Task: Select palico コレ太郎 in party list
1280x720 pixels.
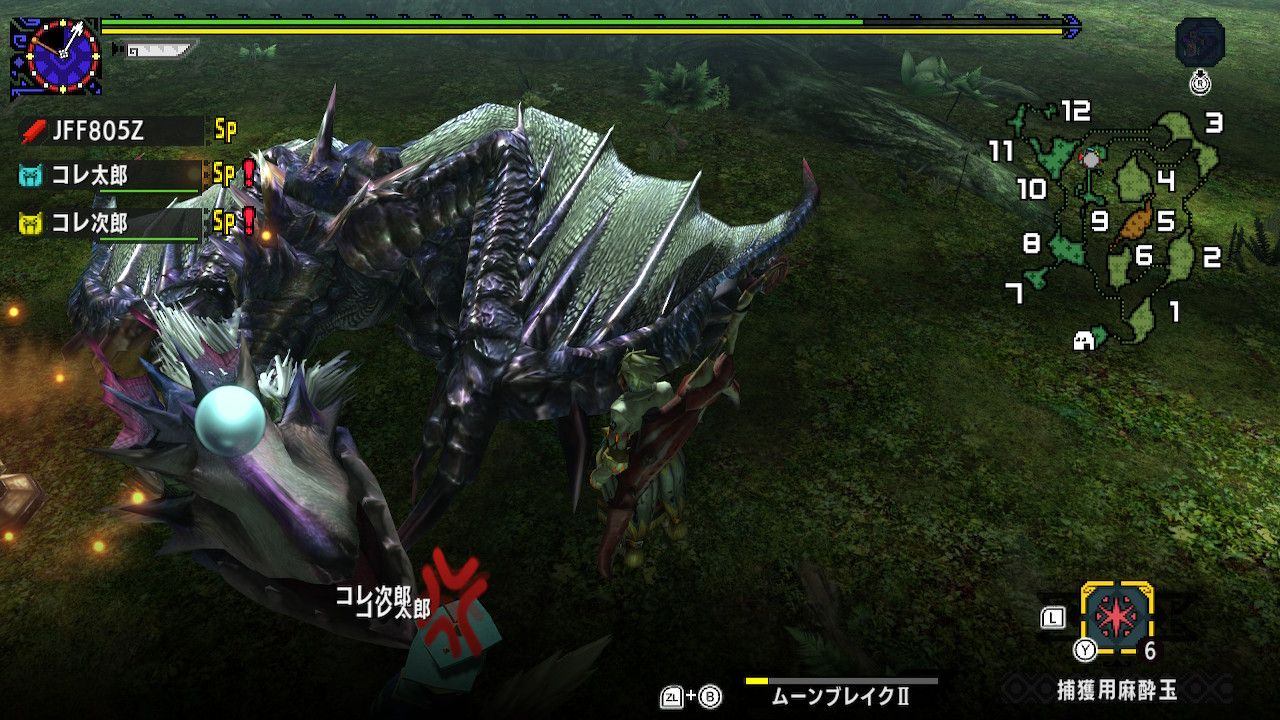Action: (x=110, y=176)
